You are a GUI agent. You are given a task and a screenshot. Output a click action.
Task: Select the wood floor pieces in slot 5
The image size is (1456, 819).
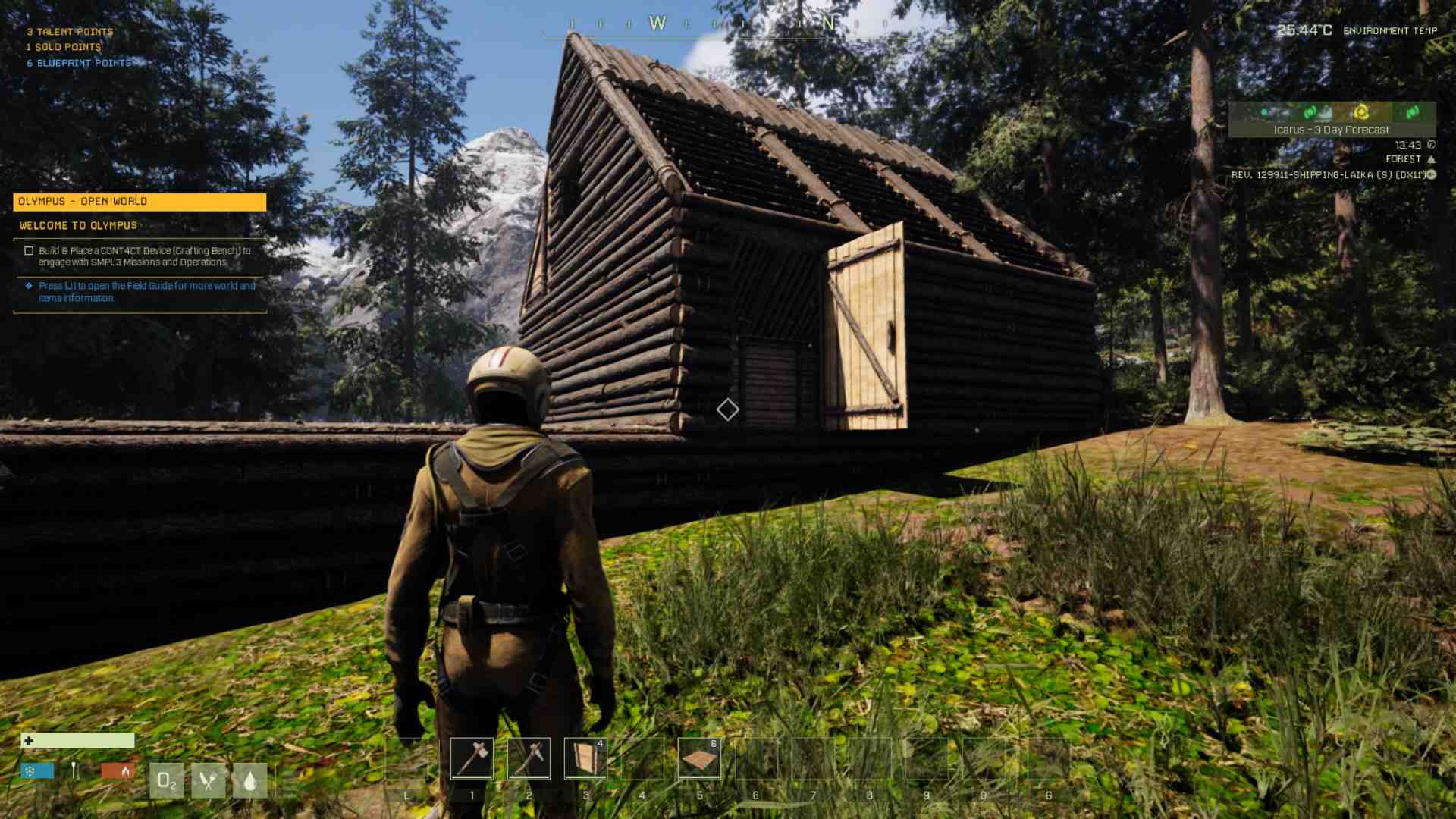point(698,758)
